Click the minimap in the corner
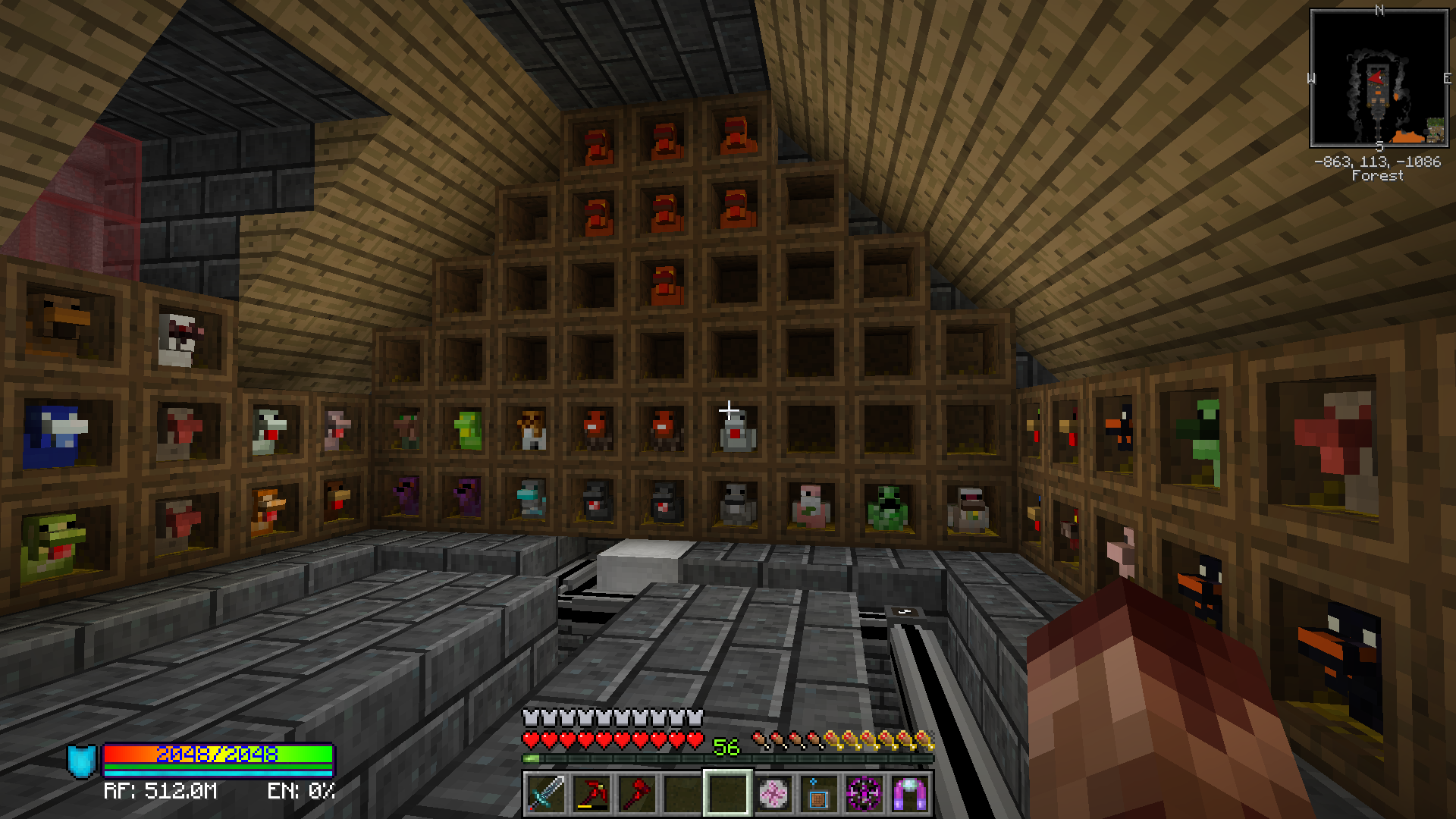1456x819 pixels. [x=1379, y=78]
